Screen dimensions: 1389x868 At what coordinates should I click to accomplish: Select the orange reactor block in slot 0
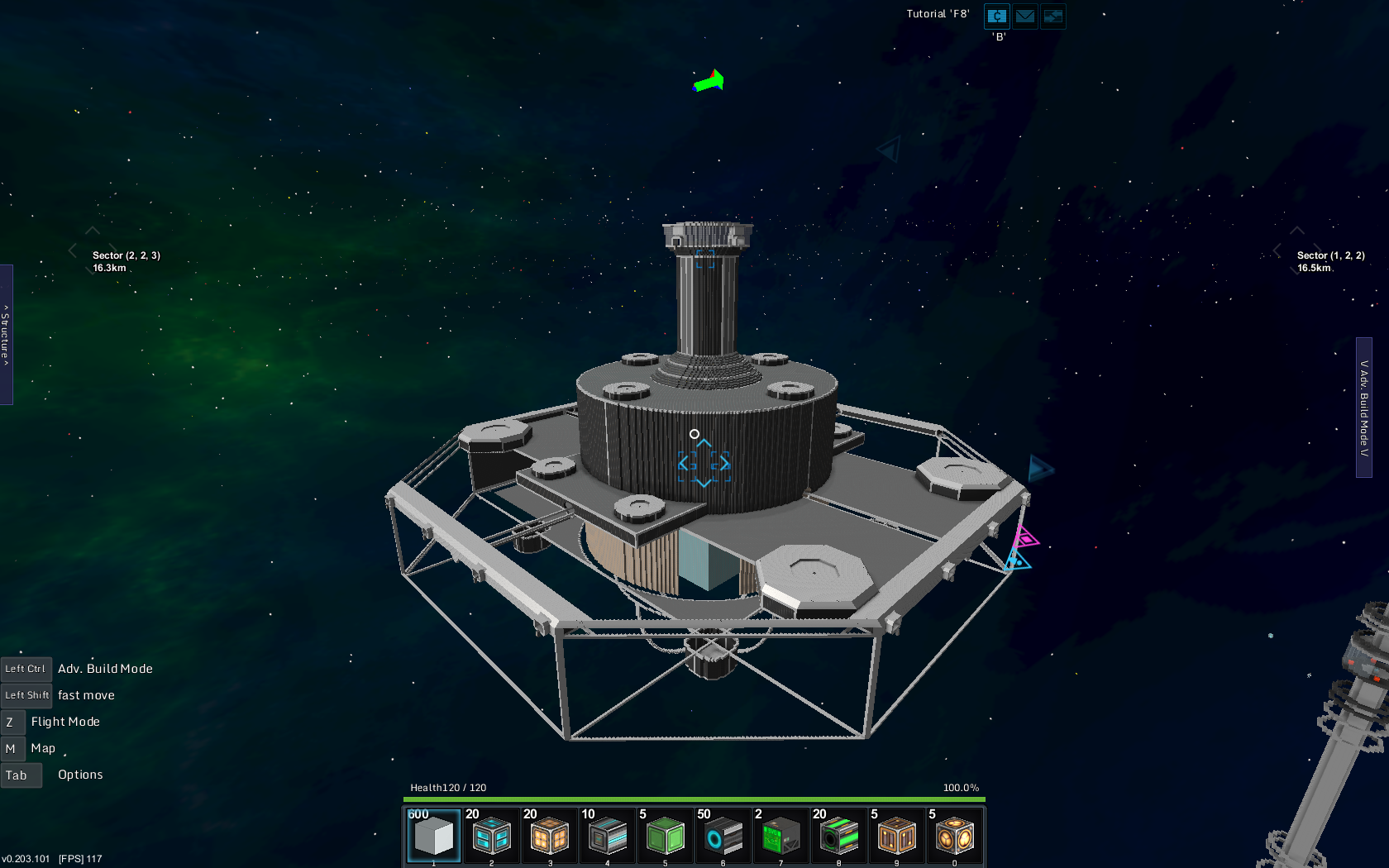954,837
